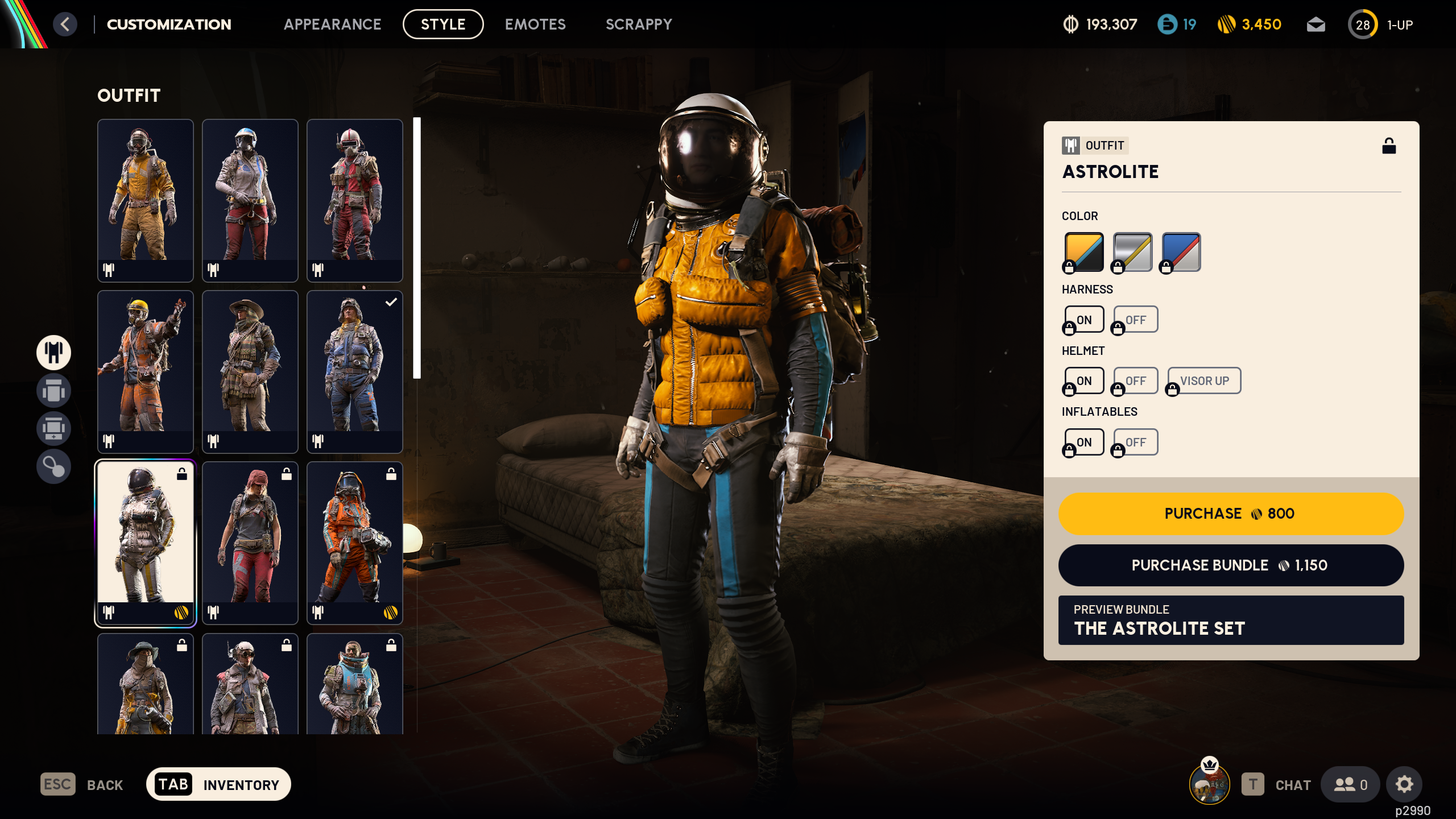Click the back chevron beside CUSTOMIZATION
1456x819 pixels.
tap(66, 24)
